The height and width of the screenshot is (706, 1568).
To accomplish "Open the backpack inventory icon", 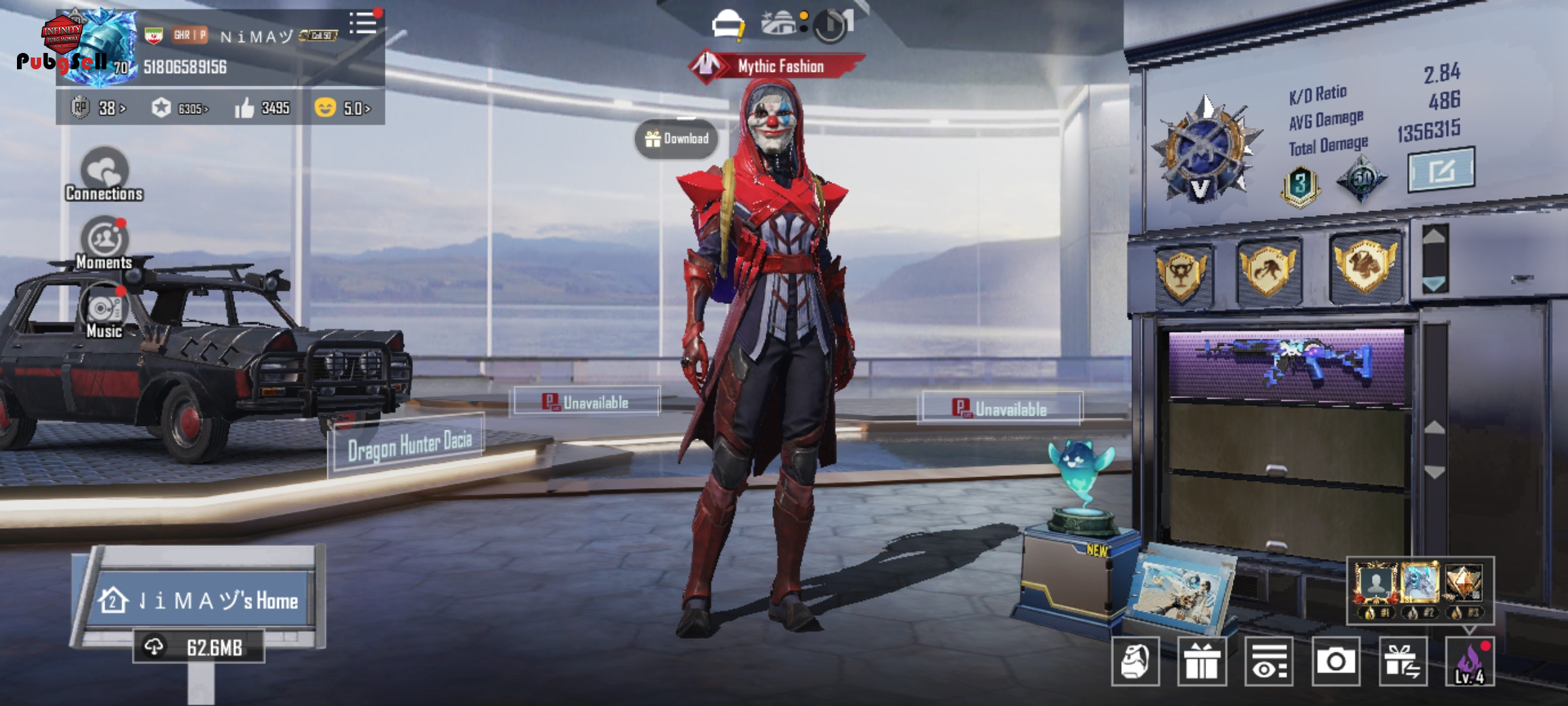I will click(x=1135, y=662).
